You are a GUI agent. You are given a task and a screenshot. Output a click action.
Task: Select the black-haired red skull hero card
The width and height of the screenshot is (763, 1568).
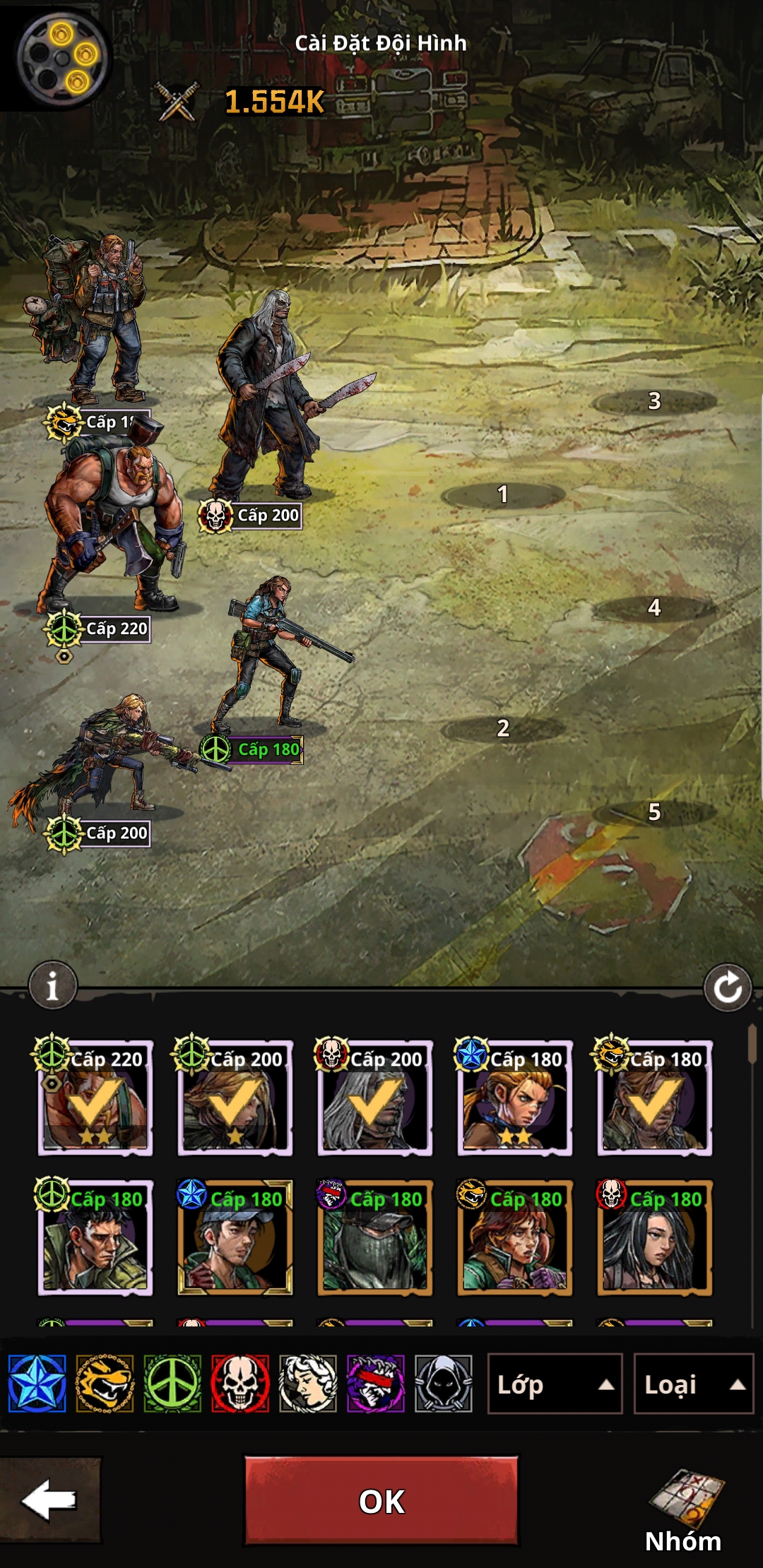655,1239
